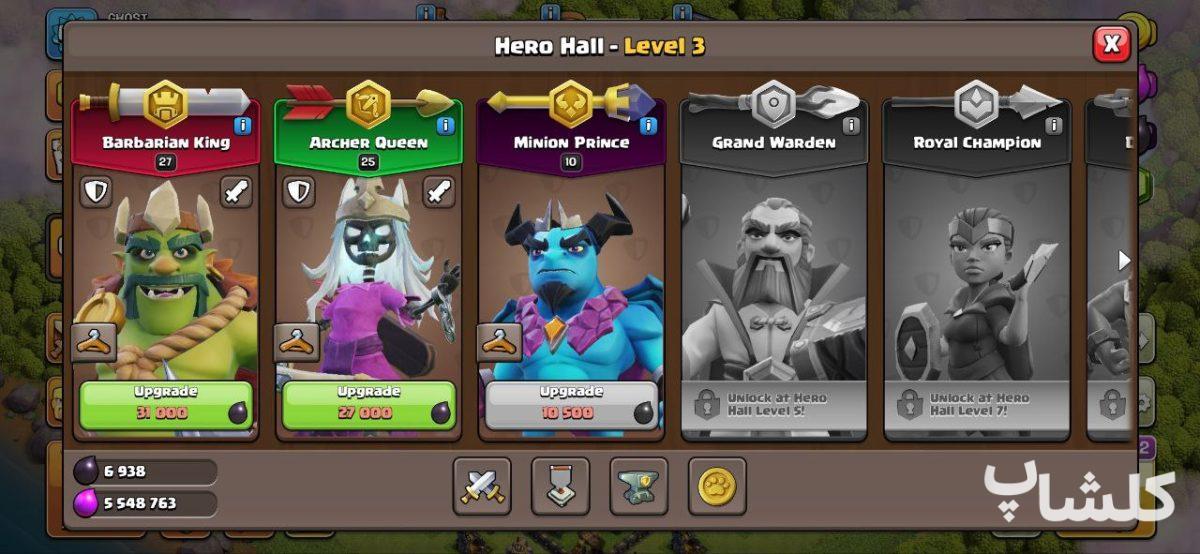Show Royal Champion info

1053,125
